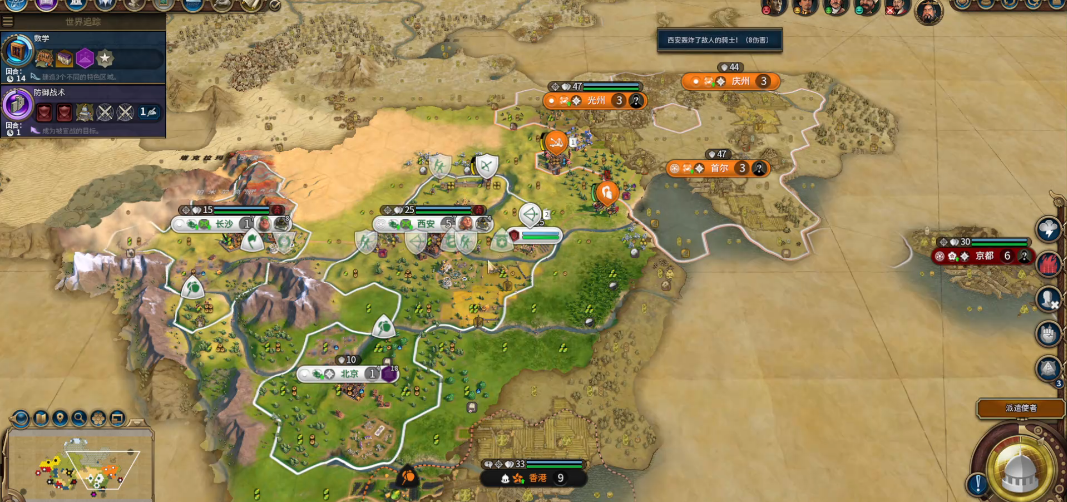1067x502 pixels.
Task: Dismiss the combat damage notification popup
Action: [718, 41]
